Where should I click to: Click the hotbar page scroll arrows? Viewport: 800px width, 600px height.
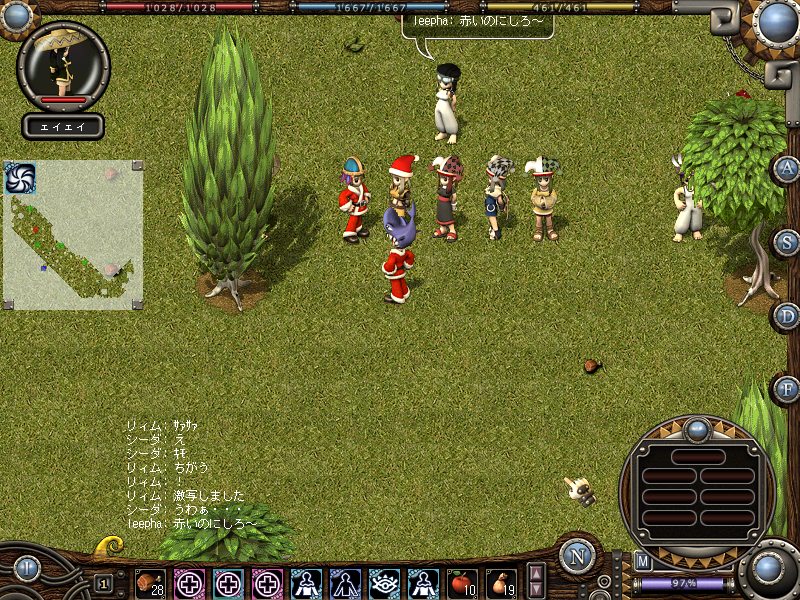(x=537, y=581)
